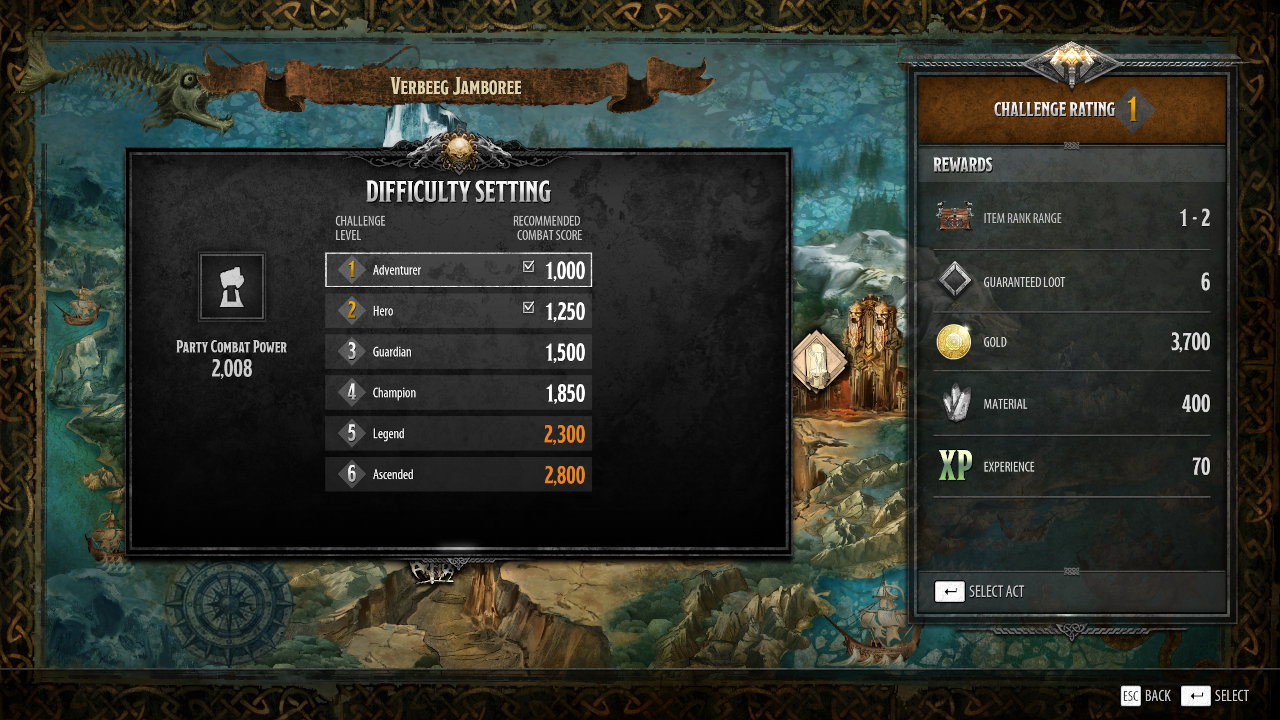The image size is (1280, 720).
Task: Confirm with the Select button
Action: tap(1215, 696)
